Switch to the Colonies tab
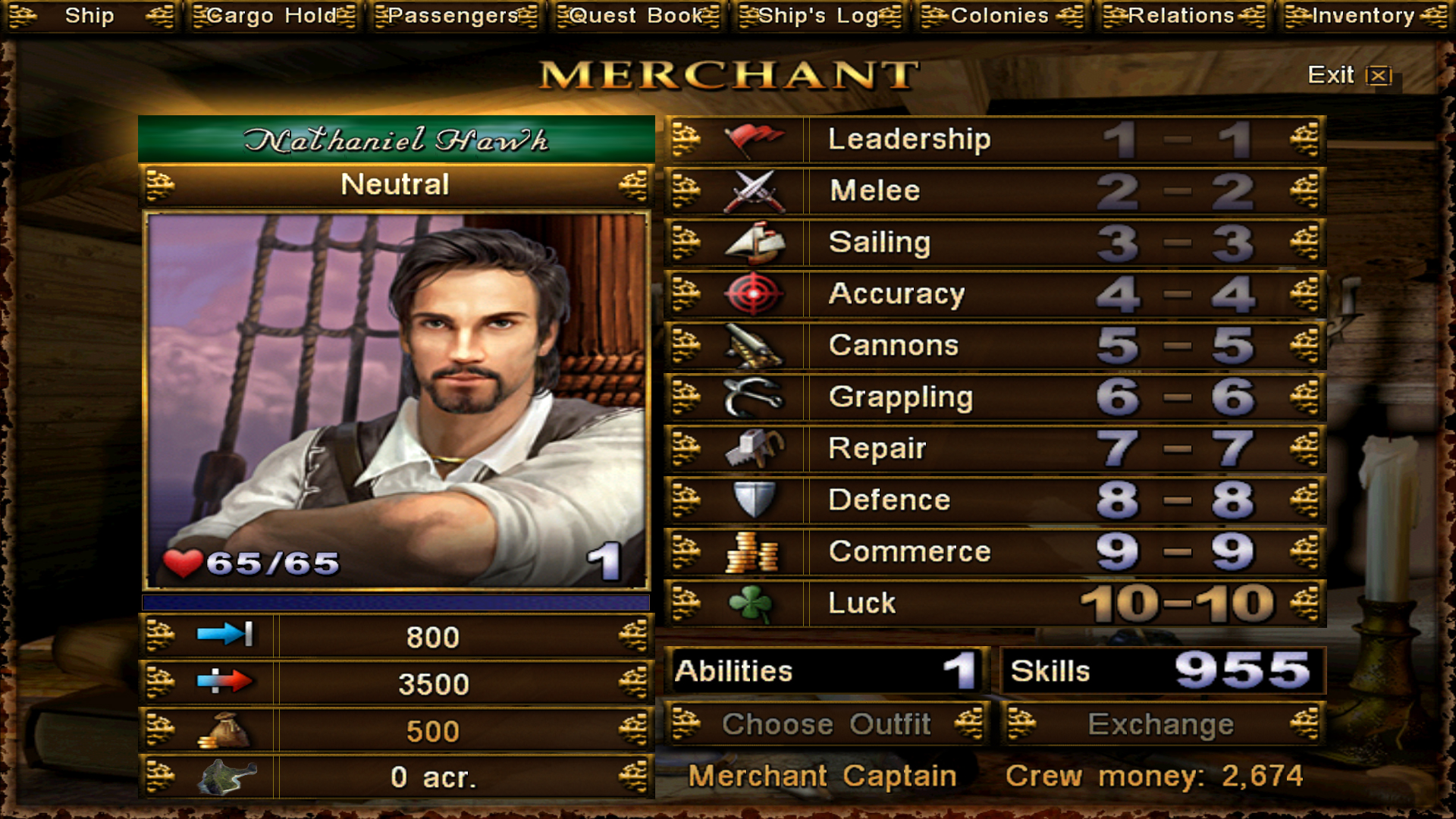The height and width of the screenshot is (819, 1456). click(1000, 16)
